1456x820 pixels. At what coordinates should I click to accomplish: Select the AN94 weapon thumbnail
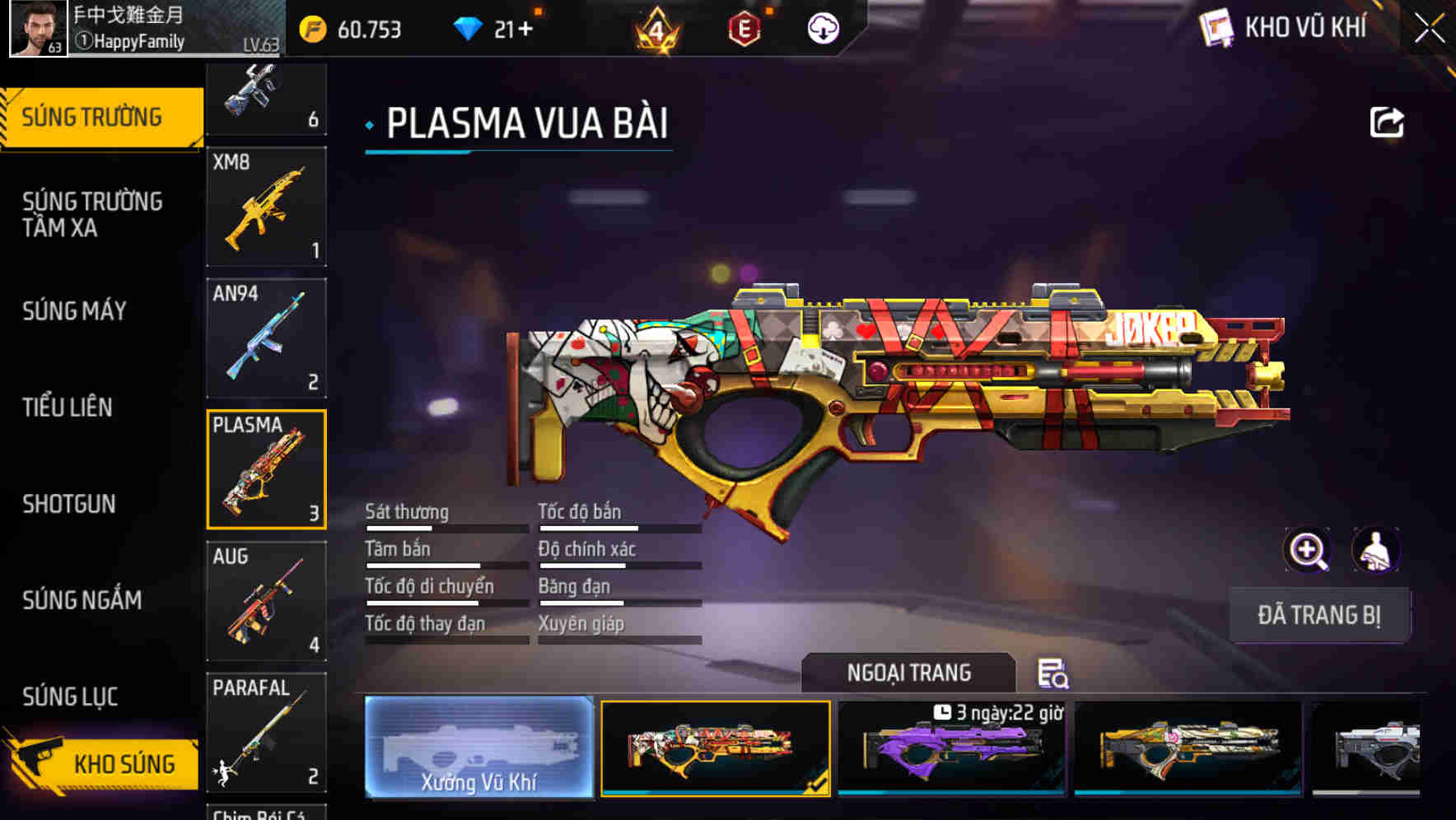point(265,338)
